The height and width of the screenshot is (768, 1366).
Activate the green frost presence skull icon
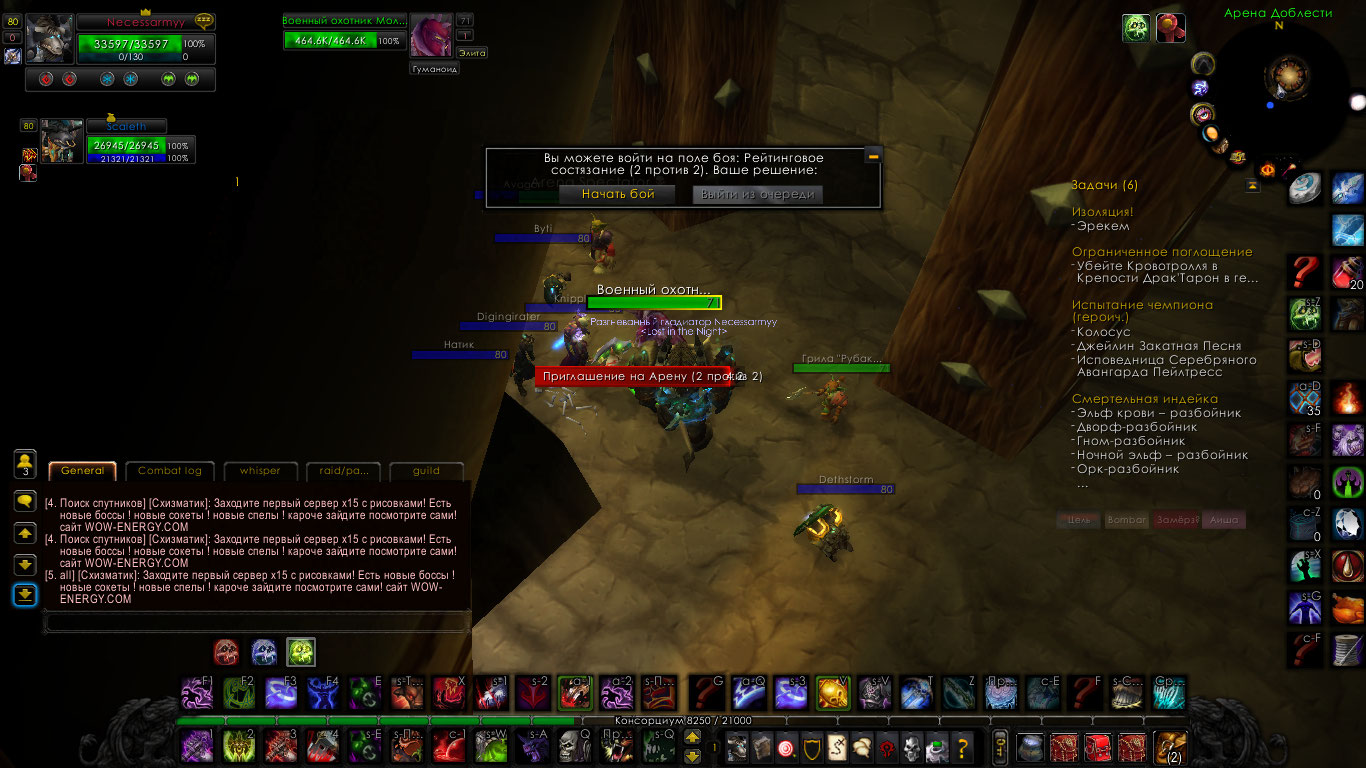(x=301, y=652)
